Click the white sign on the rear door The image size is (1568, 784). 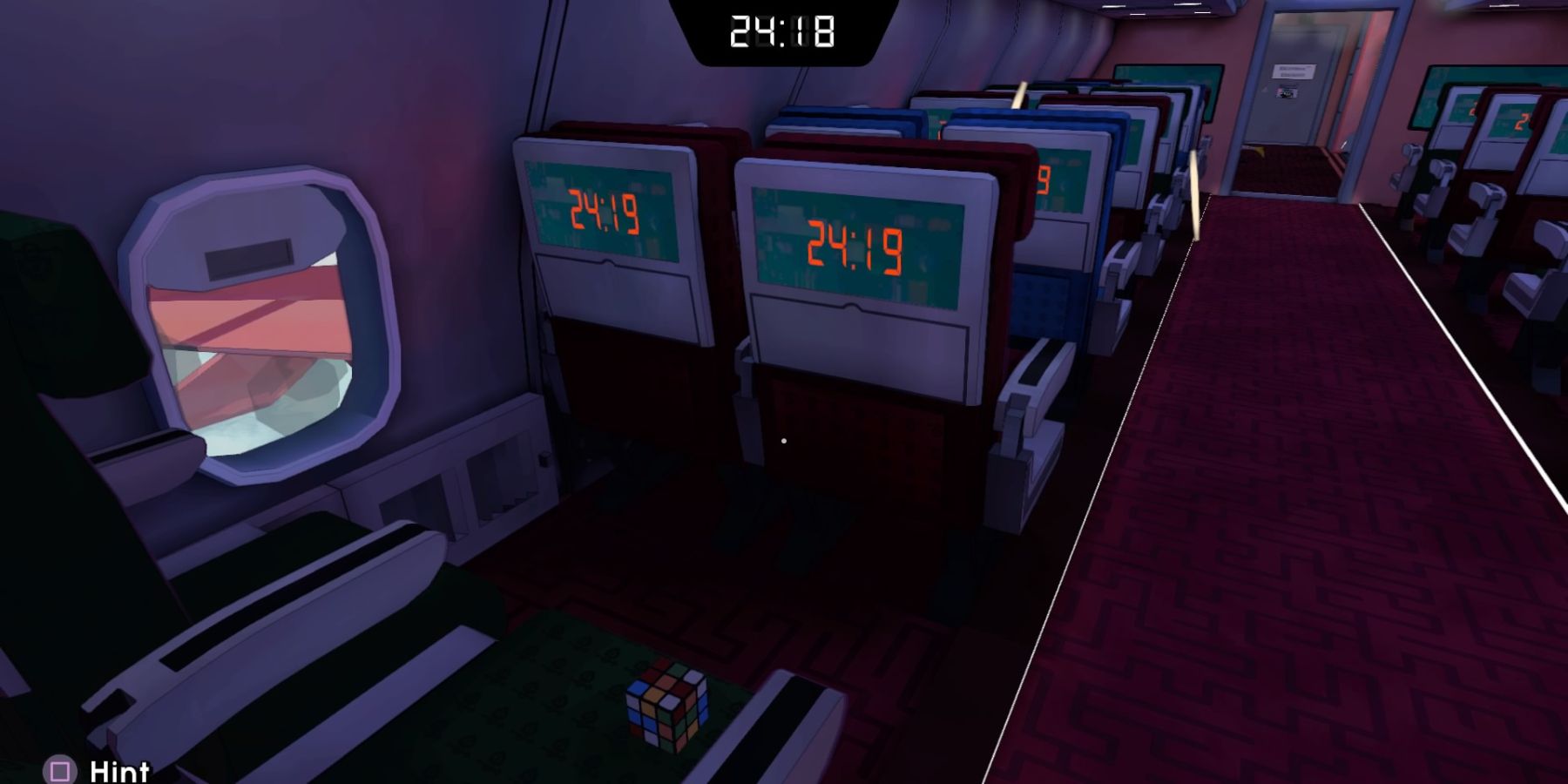coord(1294,71)
